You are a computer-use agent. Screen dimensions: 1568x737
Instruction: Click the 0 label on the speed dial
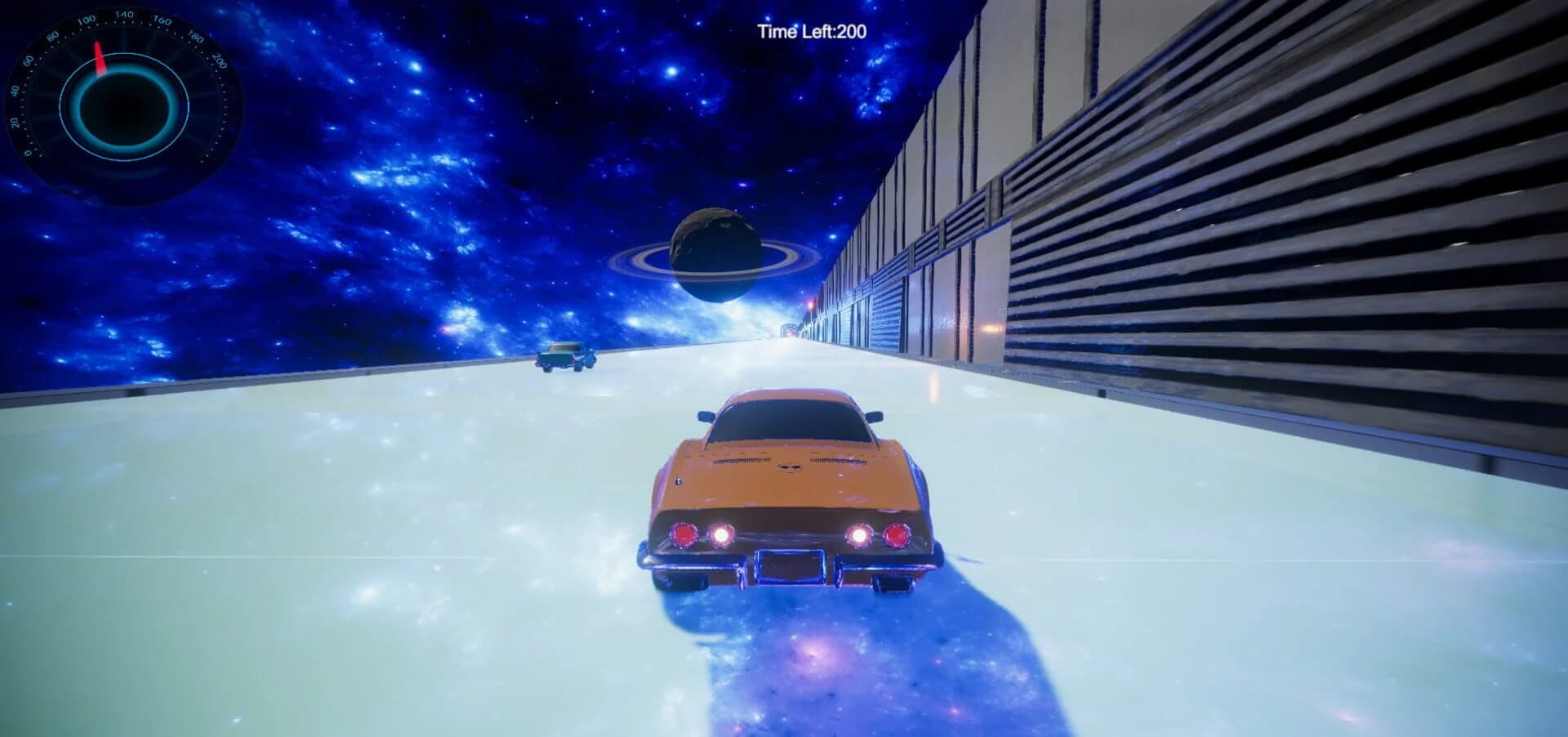point(27,152)
